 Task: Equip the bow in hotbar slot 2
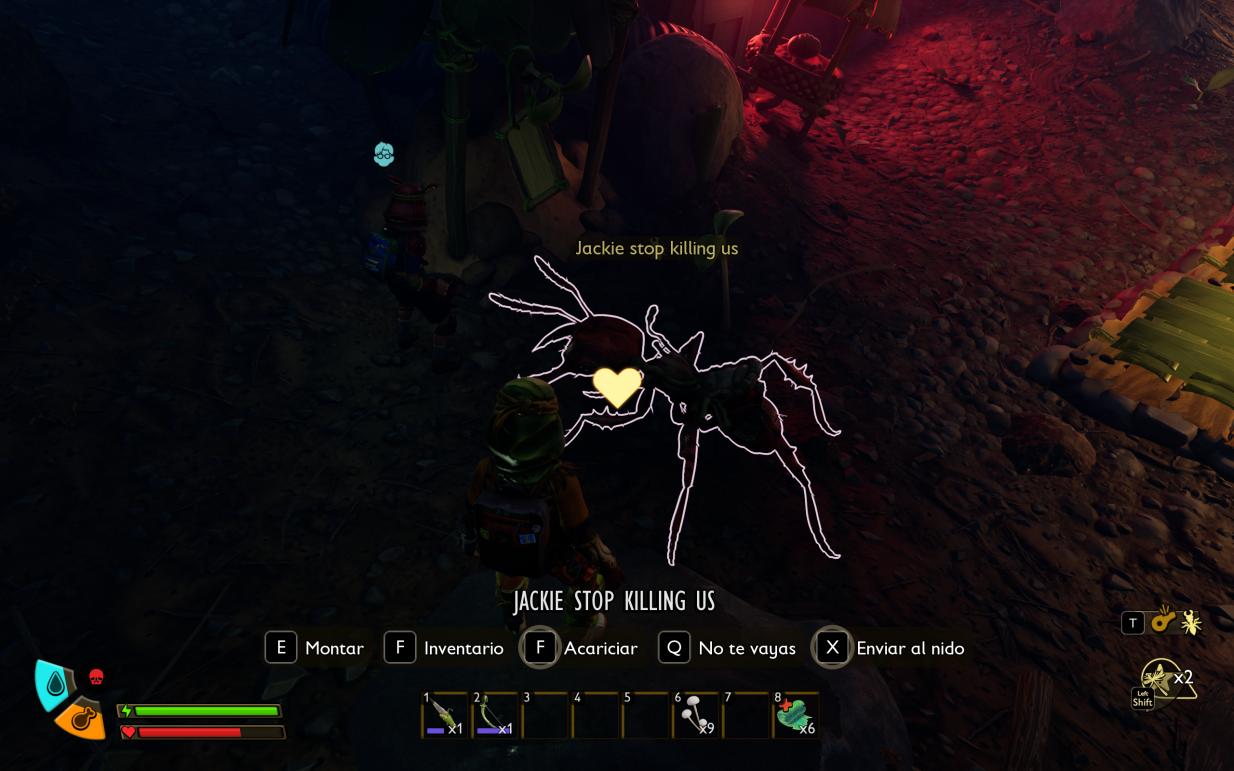(495, 715)
